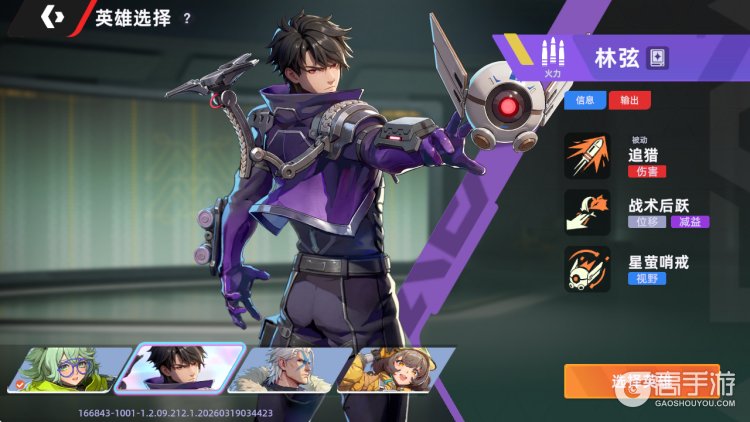Choose the white-haired hero portrait
This screenshot has width=750, height=422.
(286, 370)
